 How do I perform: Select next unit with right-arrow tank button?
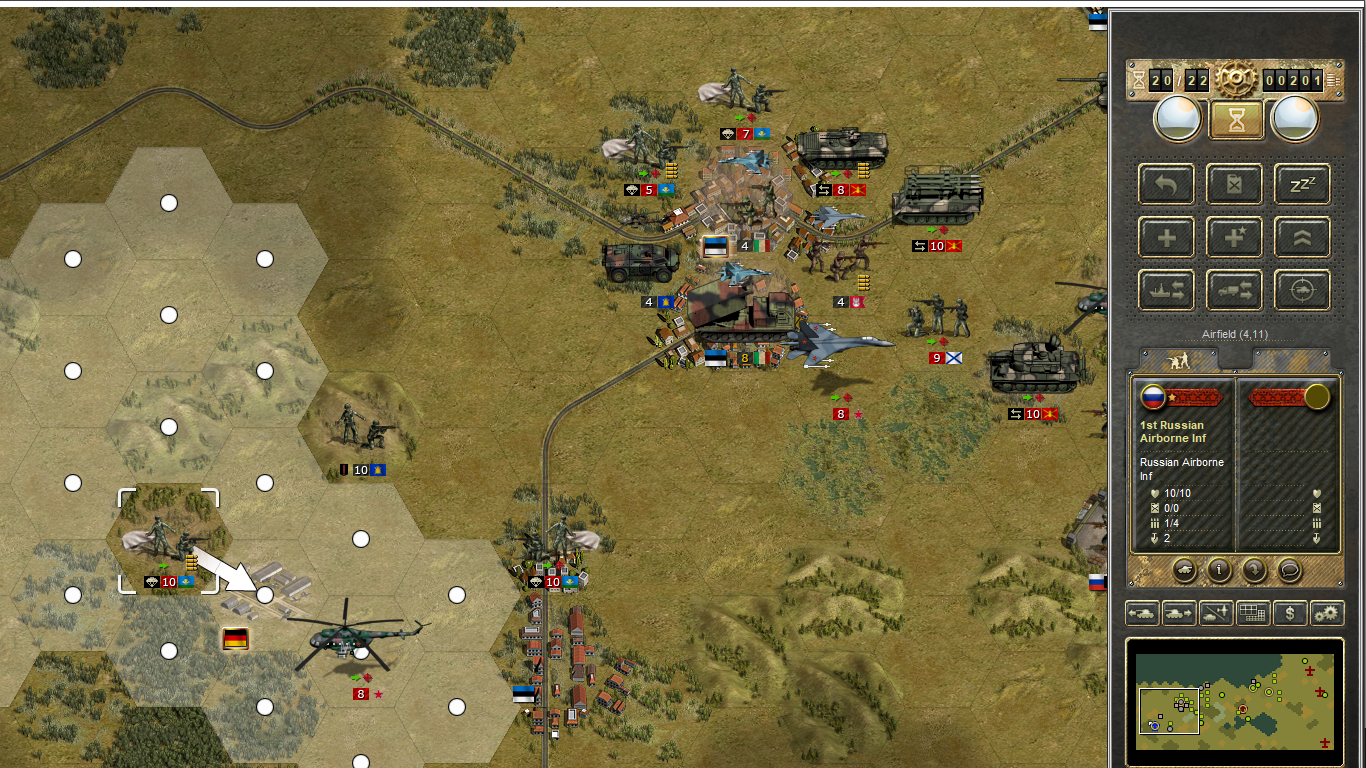1179,613
